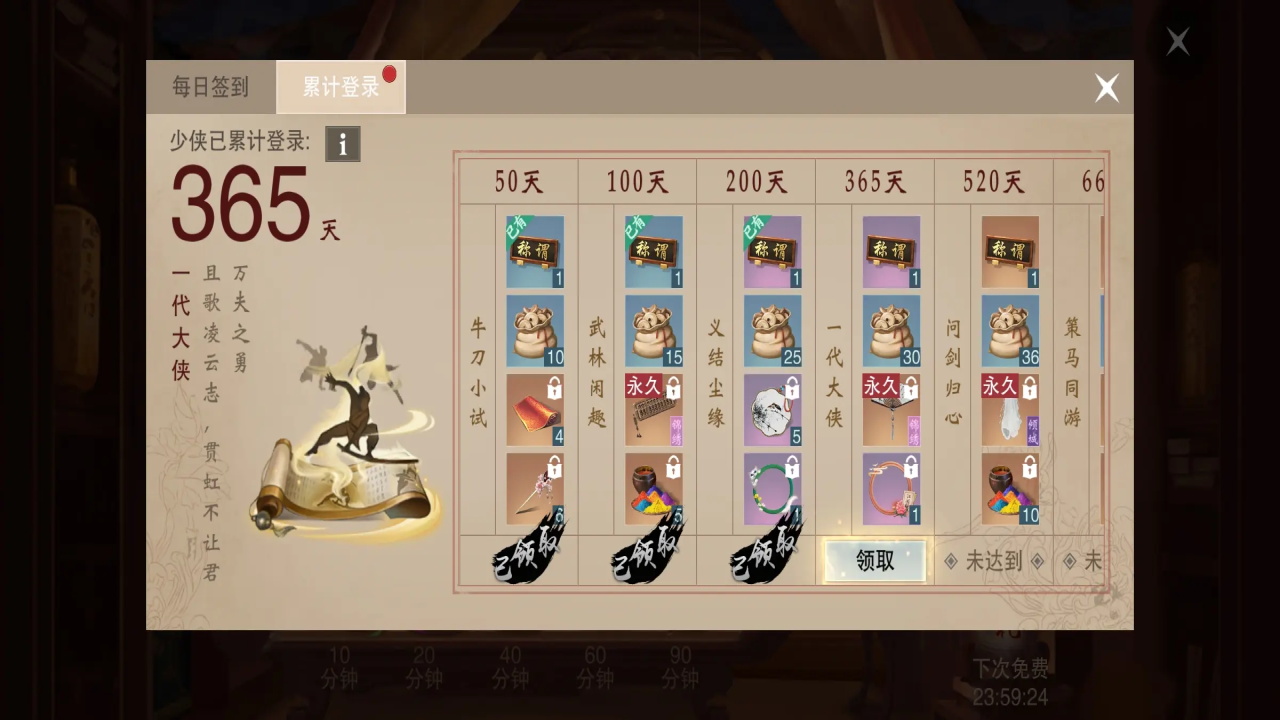This screenshot has height=720, width=1280.
Task: Inspect the ink painting fan reward under 200天
Action: pyautogui.click(x=773, y=410)
